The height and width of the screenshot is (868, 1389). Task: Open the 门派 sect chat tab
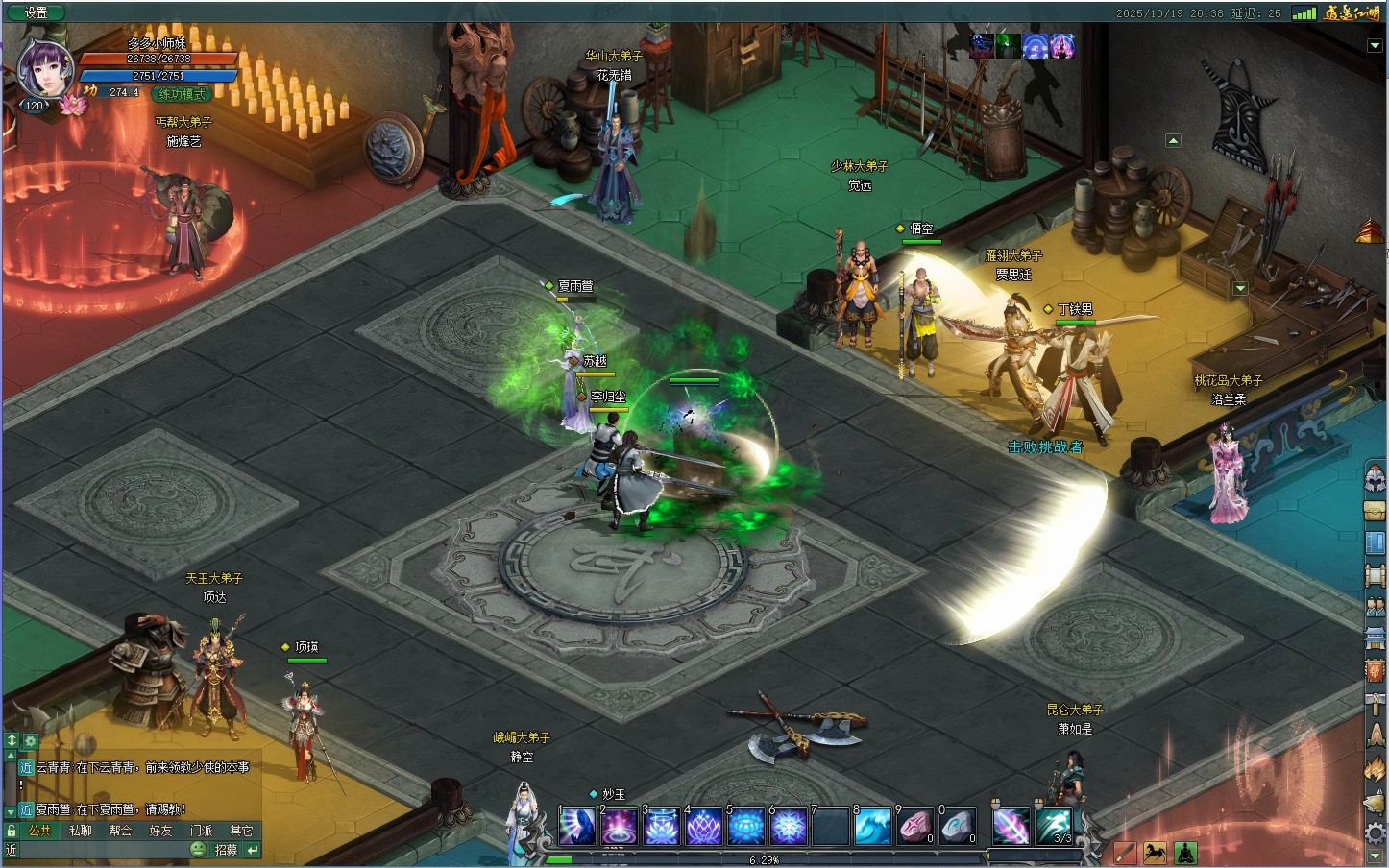tap(202, 831)
